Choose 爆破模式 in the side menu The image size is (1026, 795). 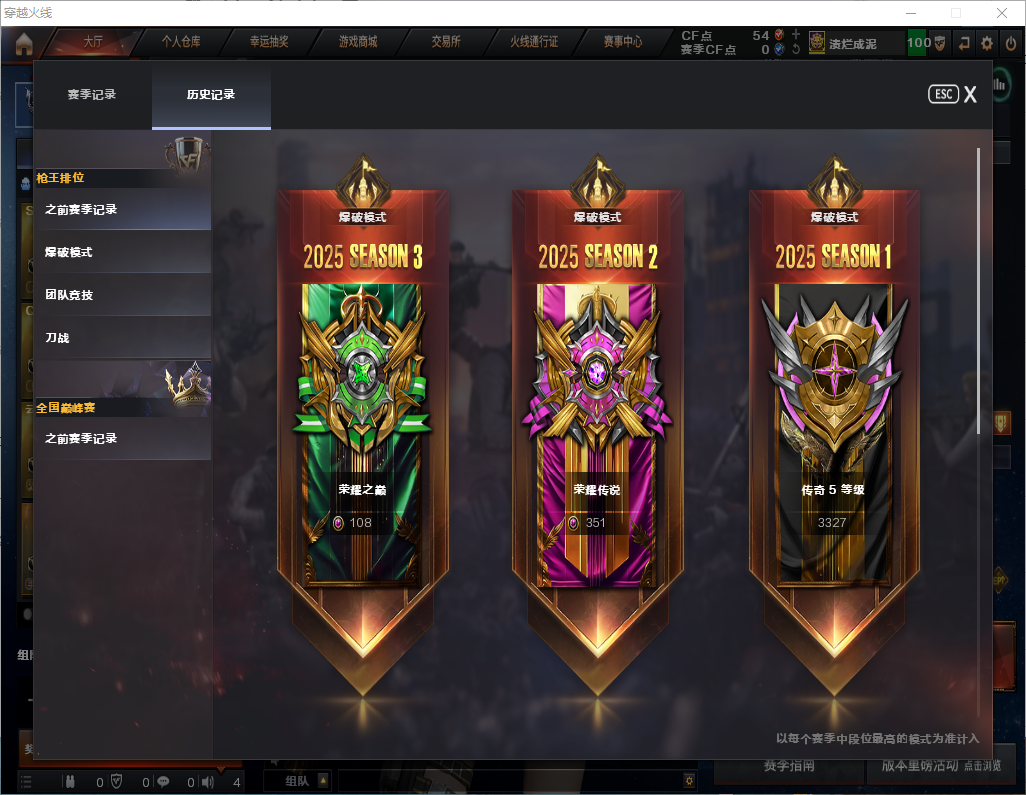122,252
